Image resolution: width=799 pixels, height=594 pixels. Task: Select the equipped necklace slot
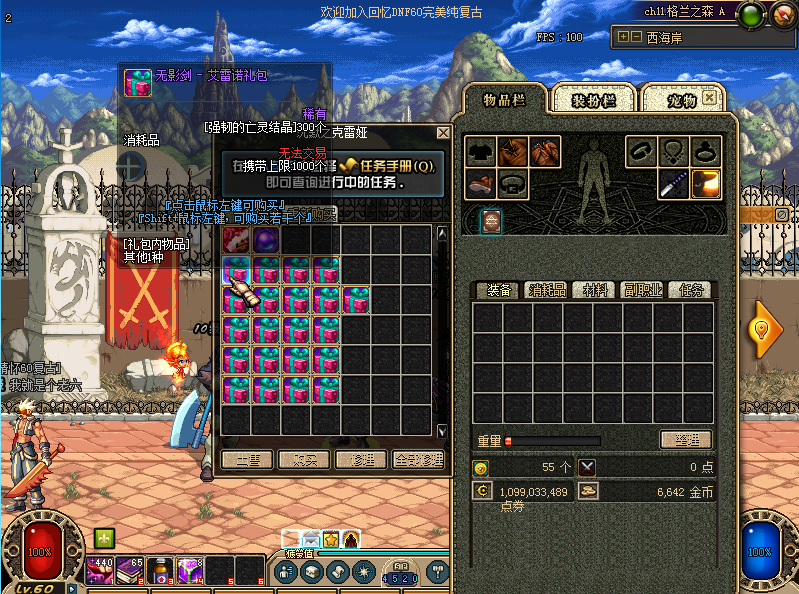[x=674, y=152]
